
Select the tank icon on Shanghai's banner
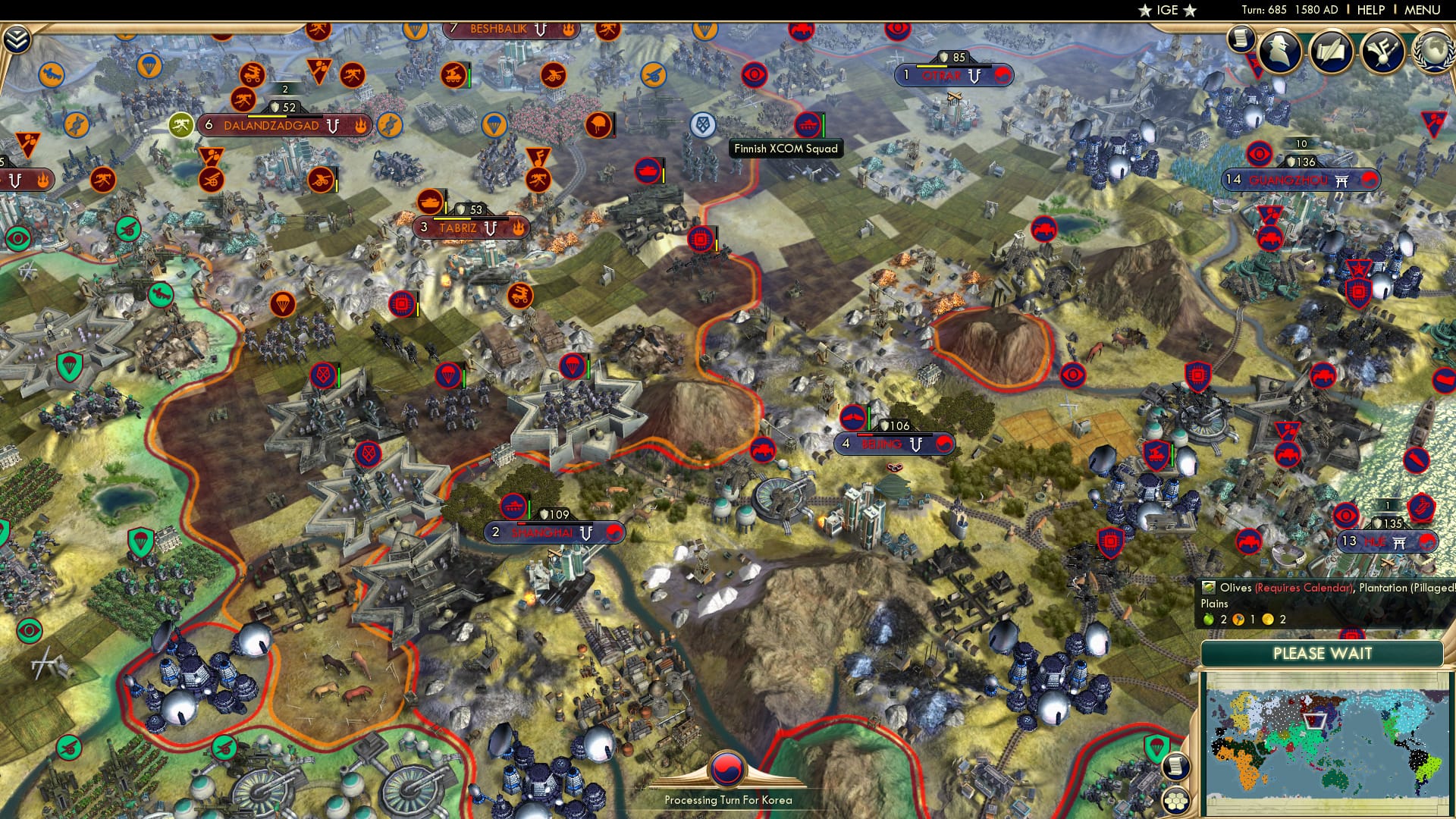pyautogui.click(x=513, y=507)
